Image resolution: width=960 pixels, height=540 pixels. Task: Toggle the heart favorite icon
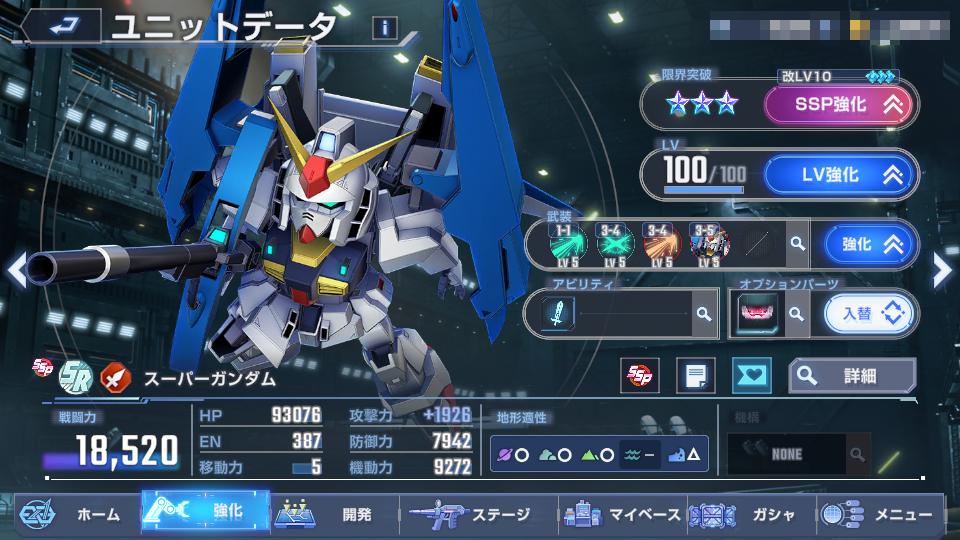click(750, 376)
